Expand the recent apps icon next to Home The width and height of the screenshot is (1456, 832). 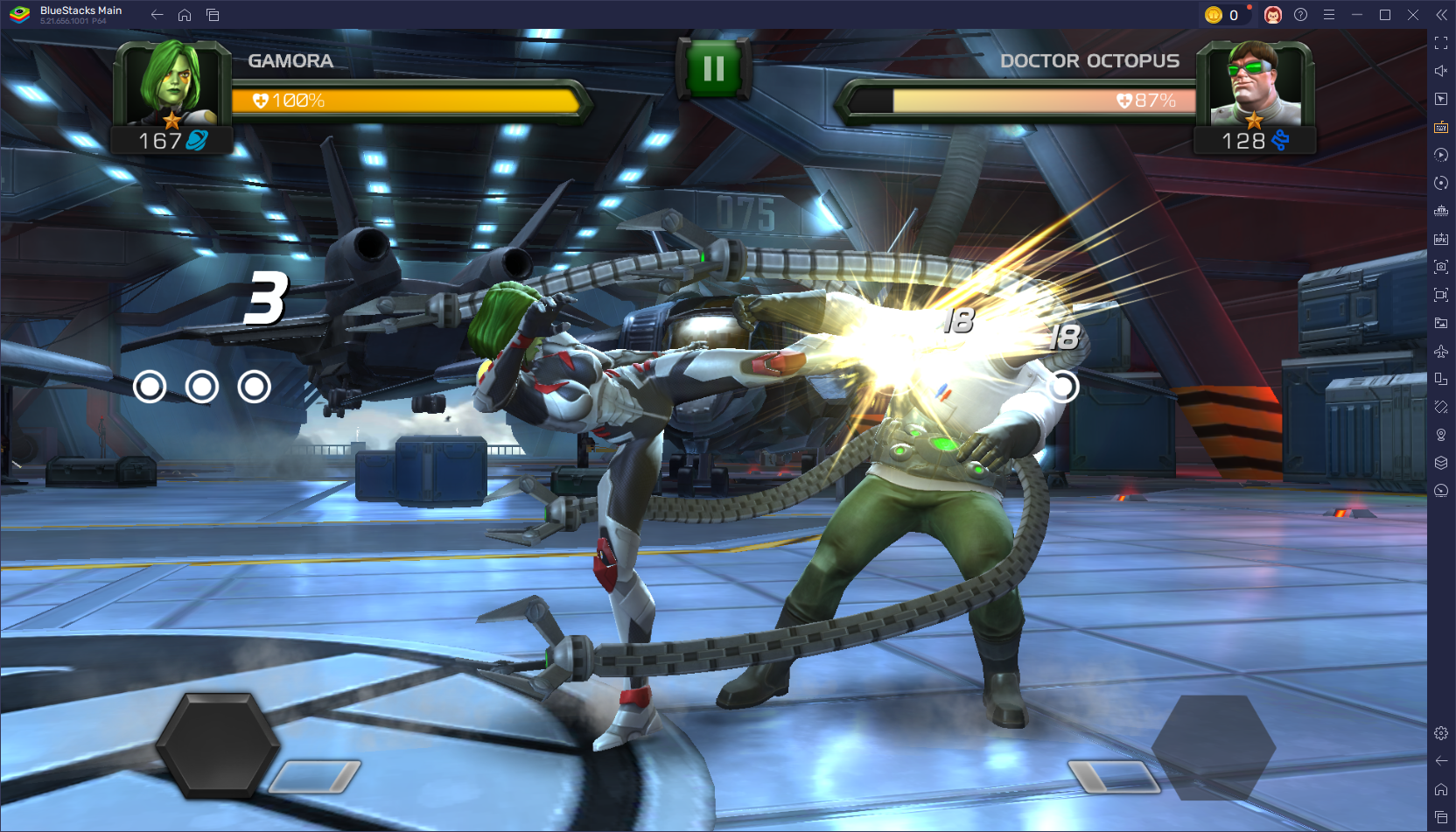[213, 14]
